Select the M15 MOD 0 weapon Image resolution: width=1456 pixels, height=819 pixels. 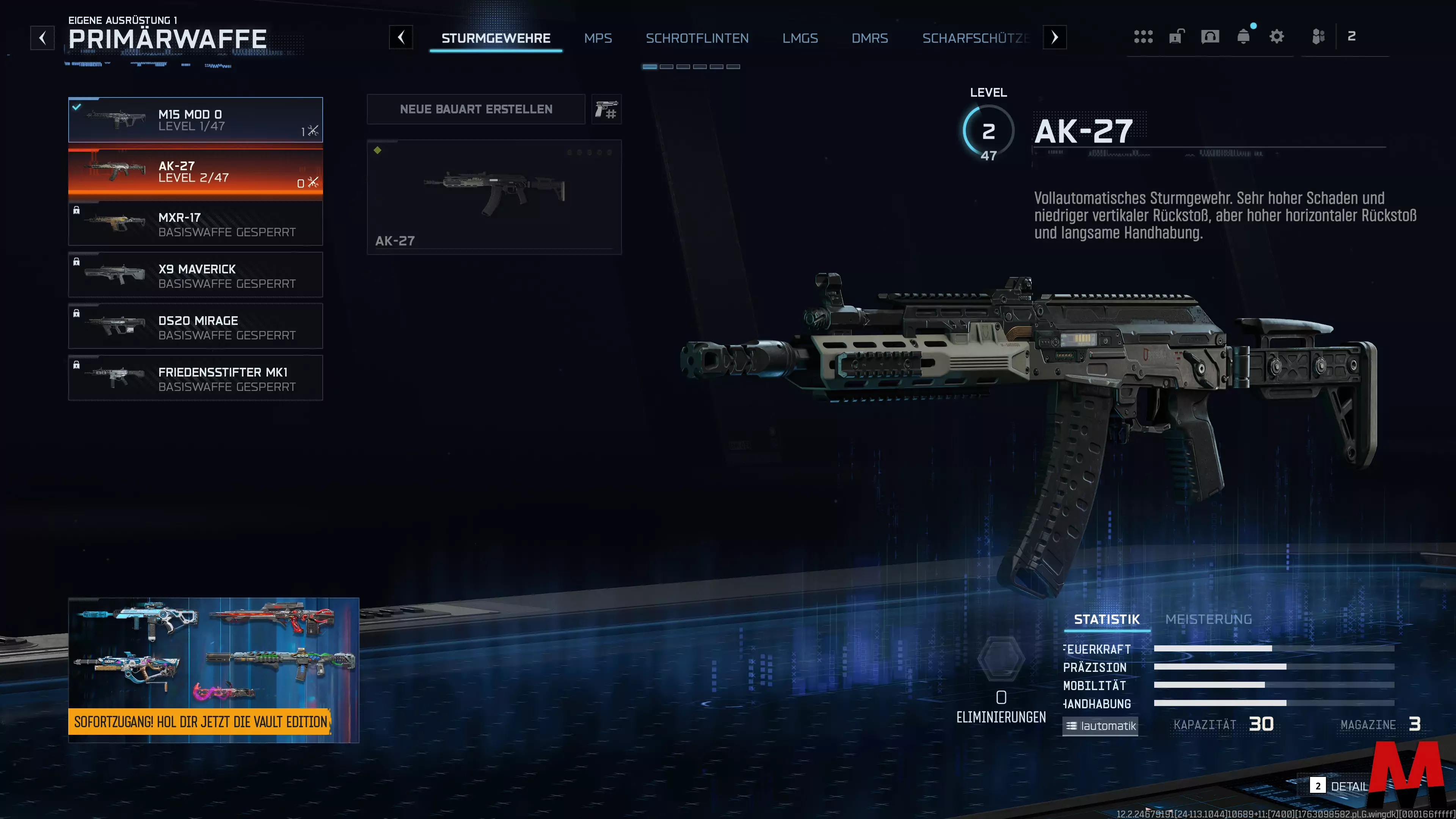tap(195, 120)
